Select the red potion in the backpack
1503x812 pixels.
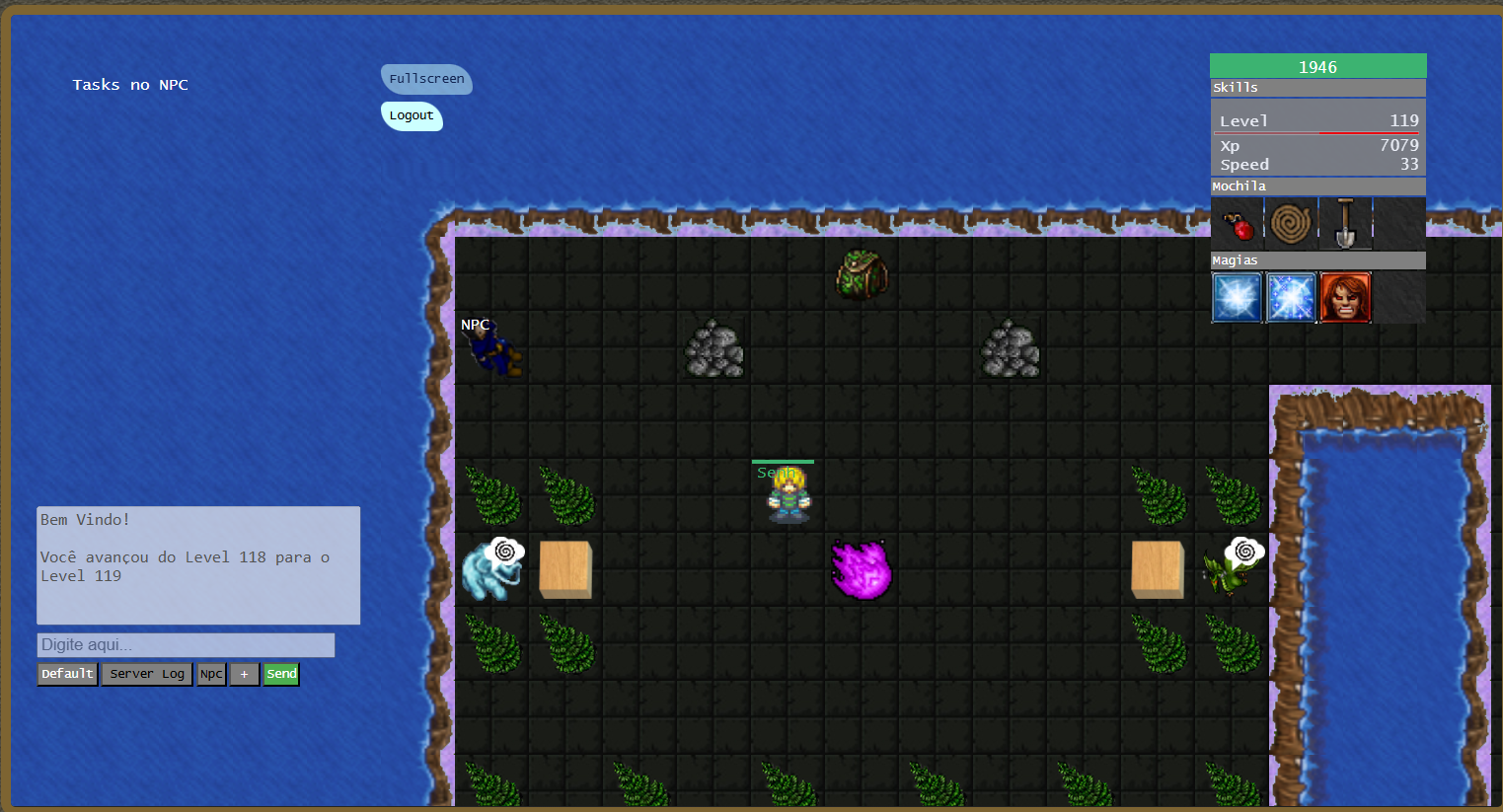coord(1238,224)
